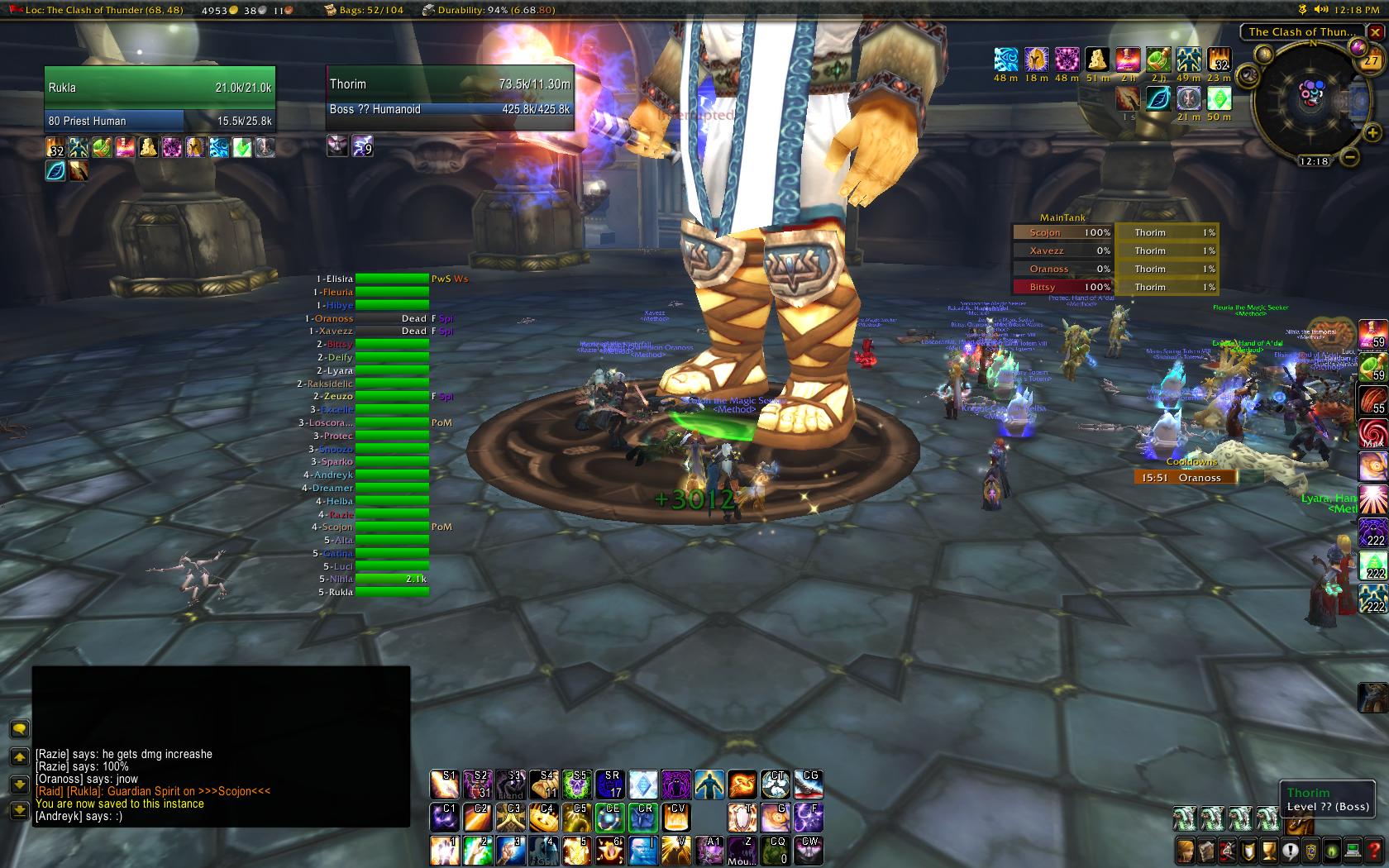
Task: Click the cheese food buff icon
Action: pyautogui.click(x=1097, y=60)
